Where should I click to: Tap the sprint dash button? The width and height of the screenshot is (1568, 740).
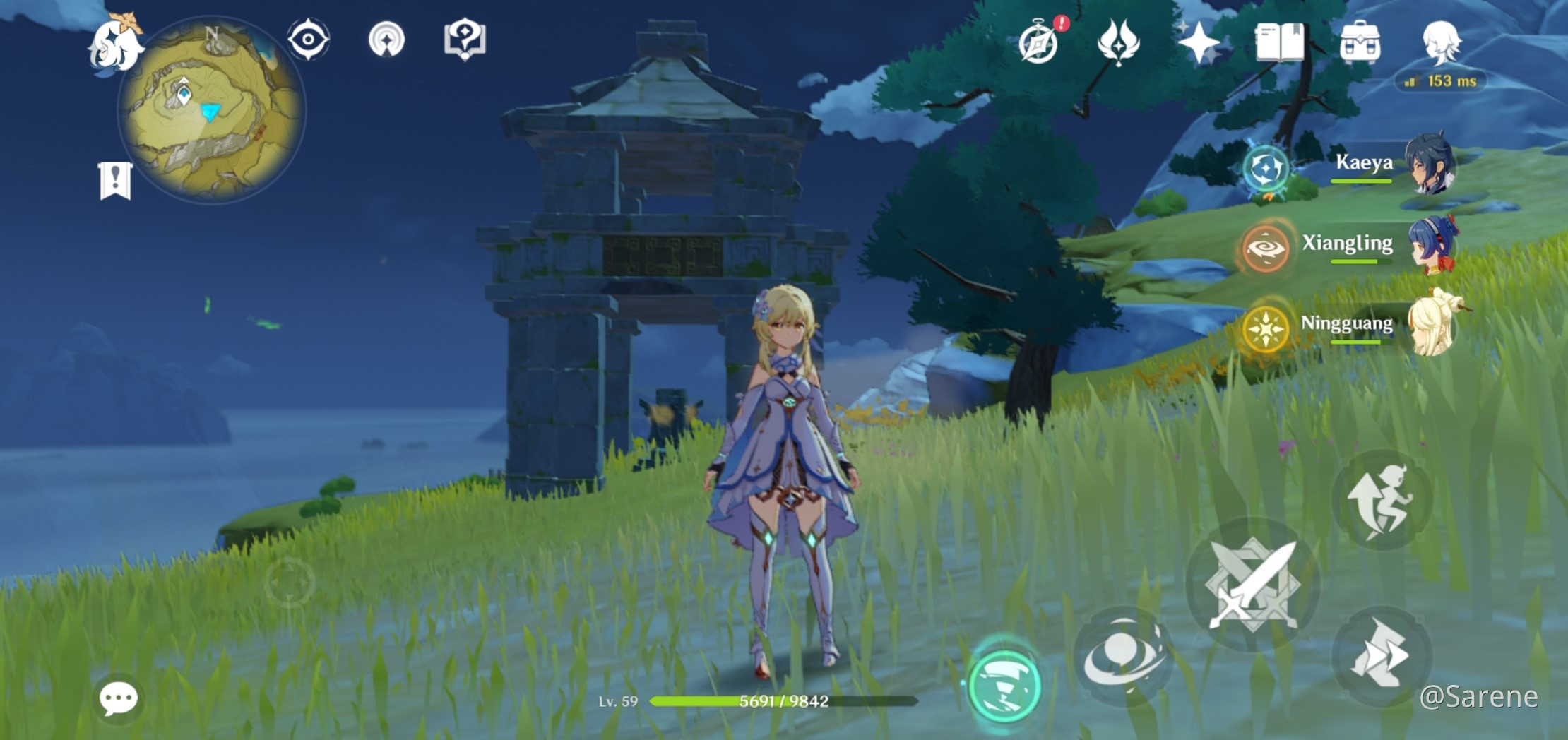tap(1381, 658)
